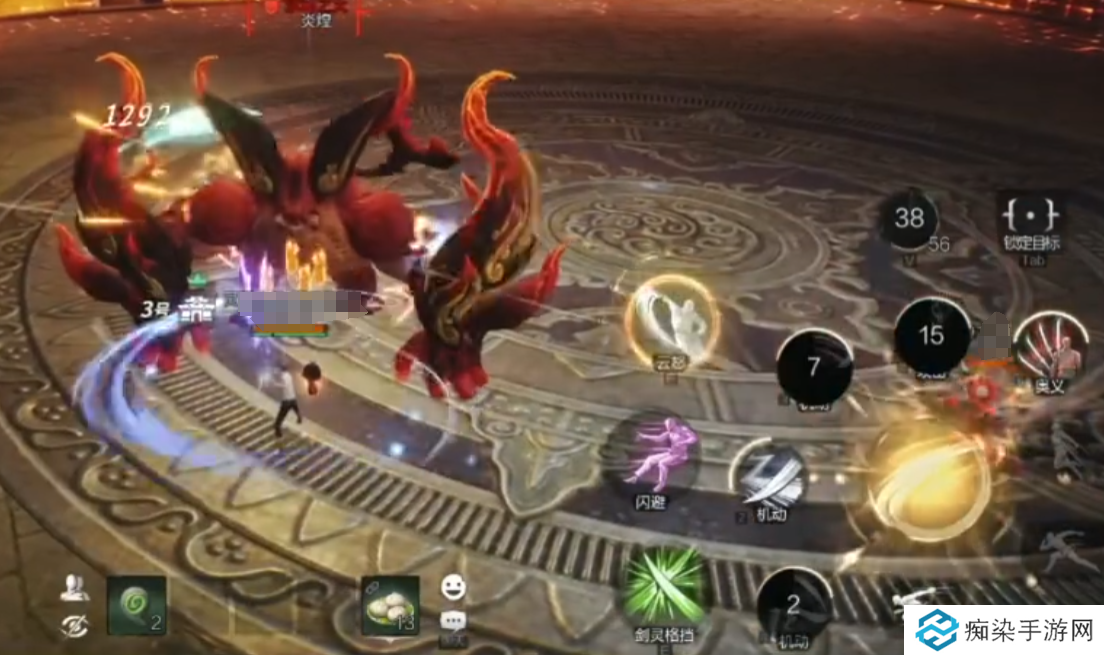Trigger the 剑灵格挡 block skill

tap(663, 586)
